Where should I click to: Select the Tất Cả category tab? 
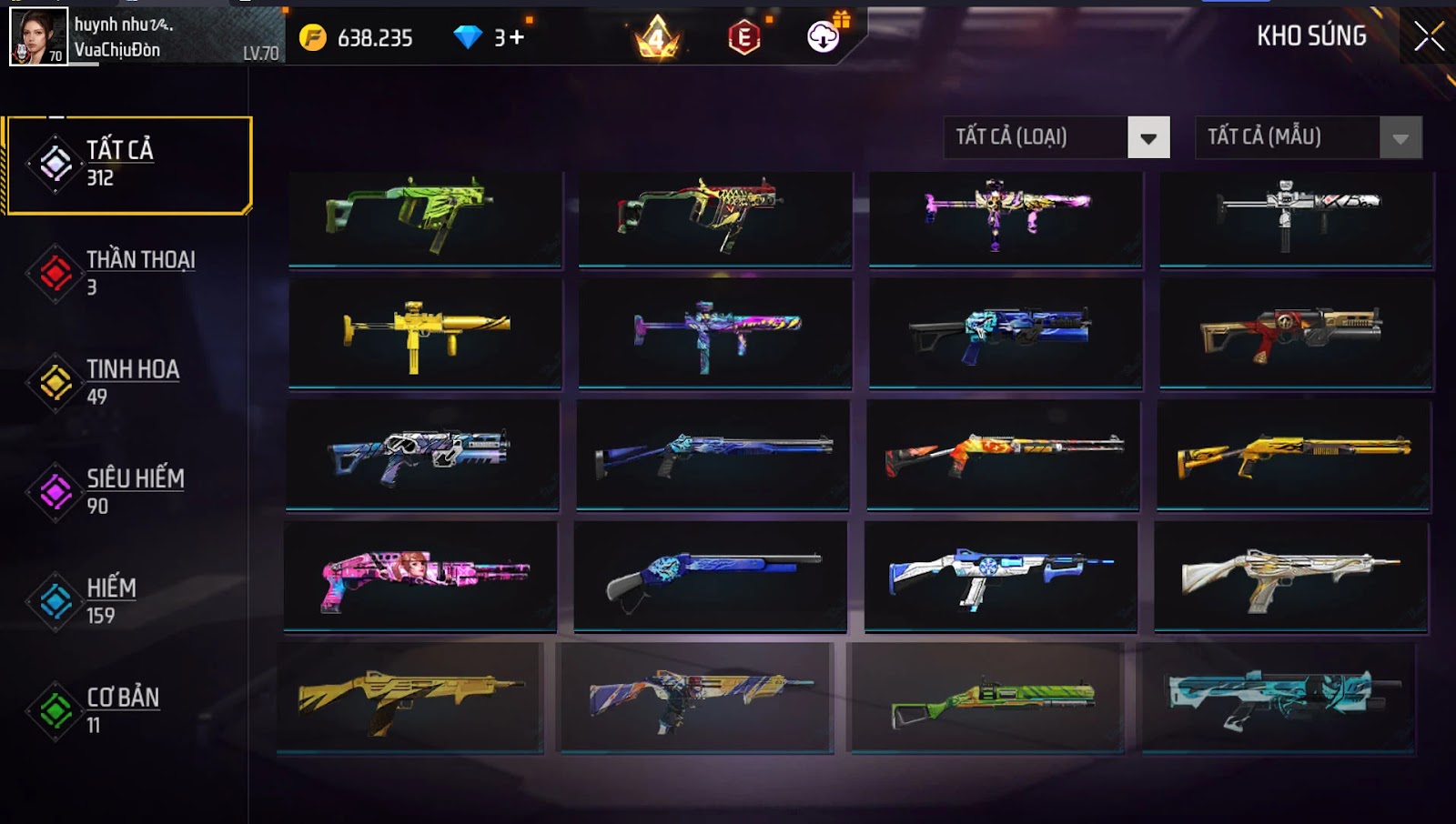[128, 165]
